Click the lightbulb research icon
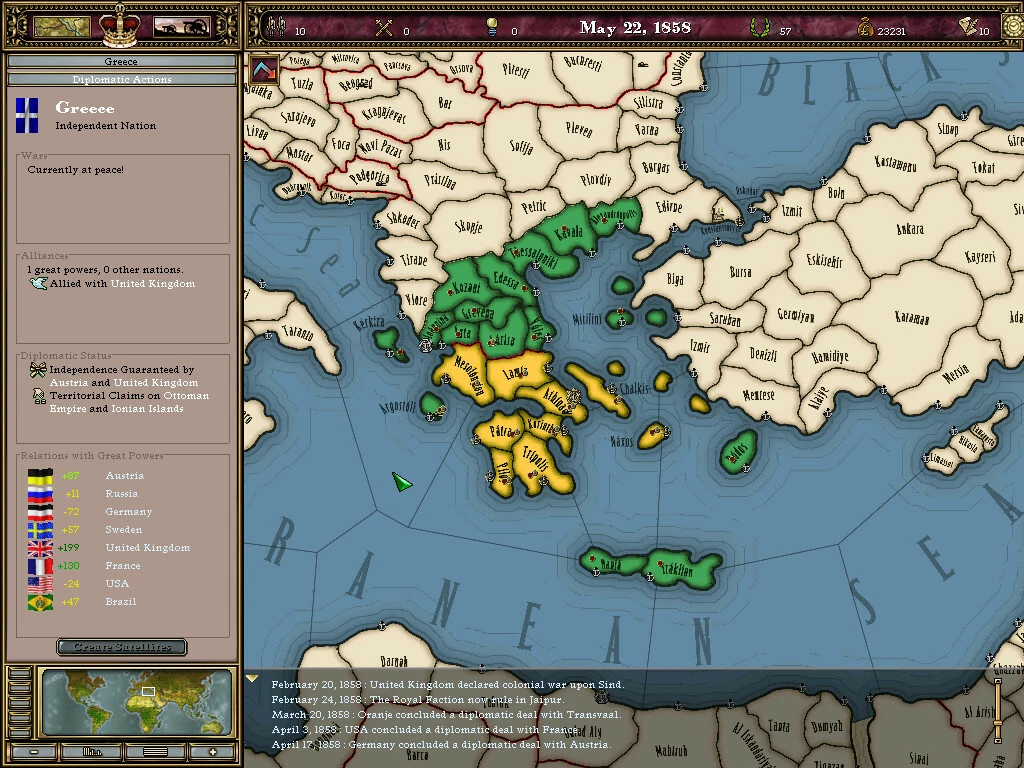The width and height of the screenshot is (1024, 768). pyautogui.click(x=491, y=27)
